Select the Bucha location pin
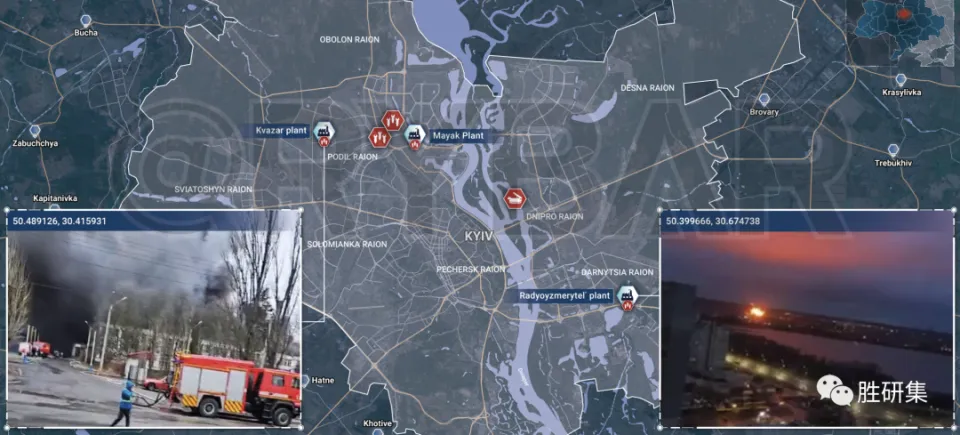Image resolution: width=960 pixels, height=435 pixels. [86, 20]
